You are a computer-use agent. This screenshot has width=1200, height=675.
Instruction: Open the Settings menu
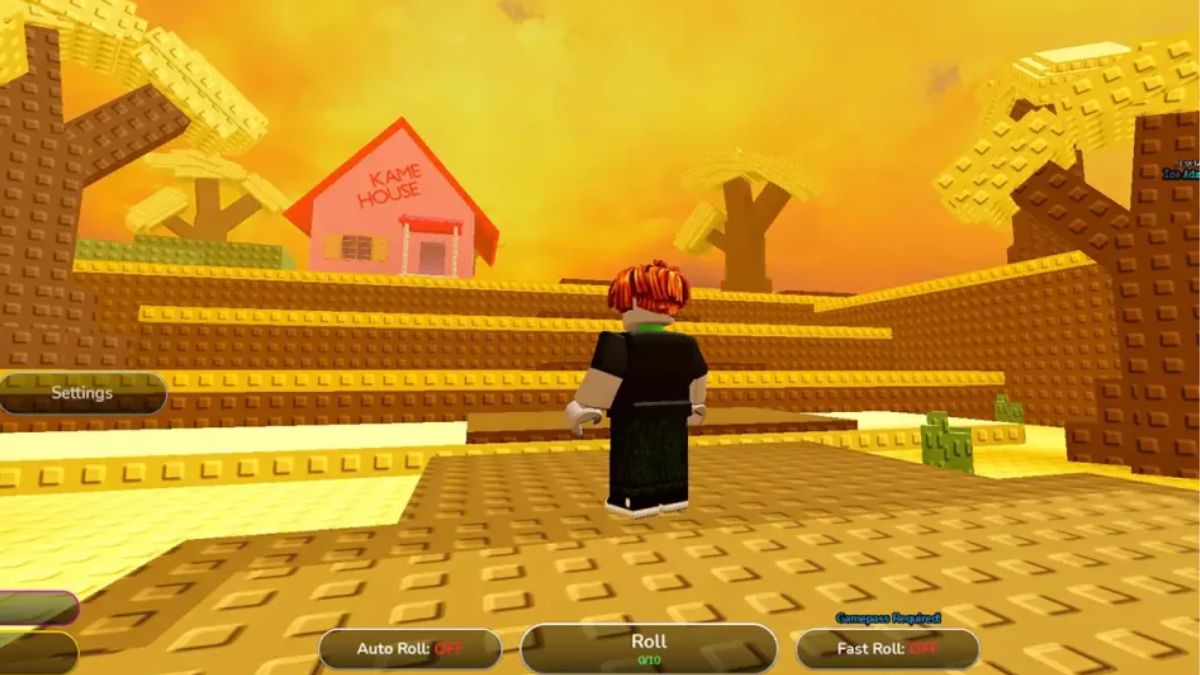click(x=82, y=393)
